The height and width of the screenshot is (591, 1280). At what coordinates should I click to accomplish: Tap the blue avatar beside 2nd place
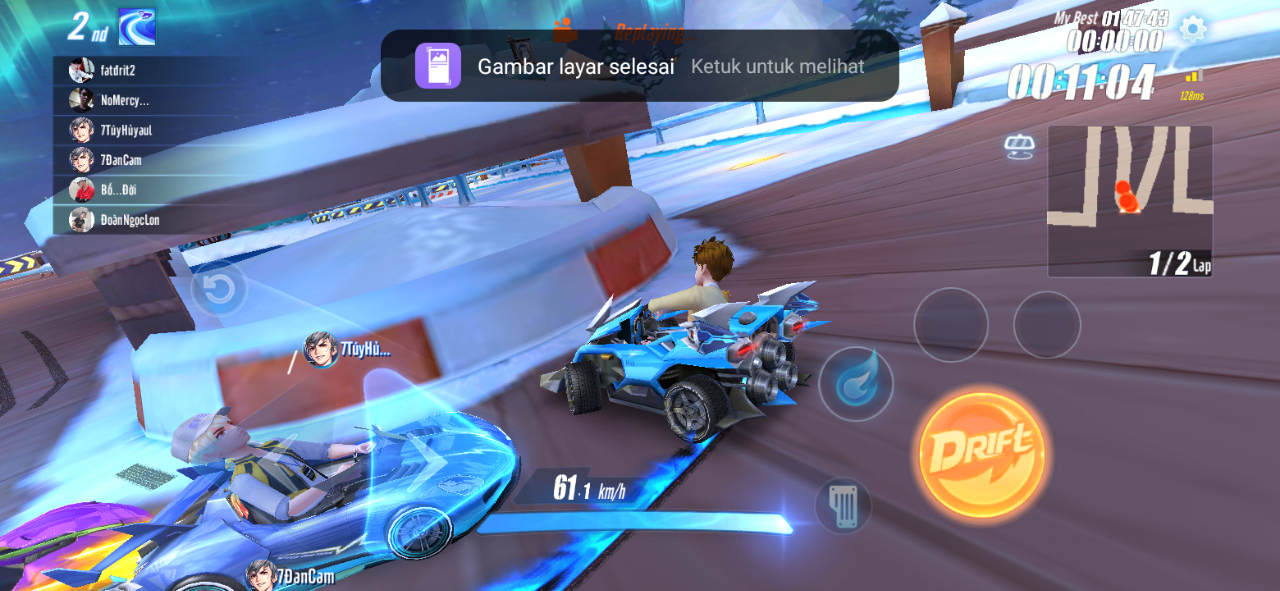click(136, 27)
